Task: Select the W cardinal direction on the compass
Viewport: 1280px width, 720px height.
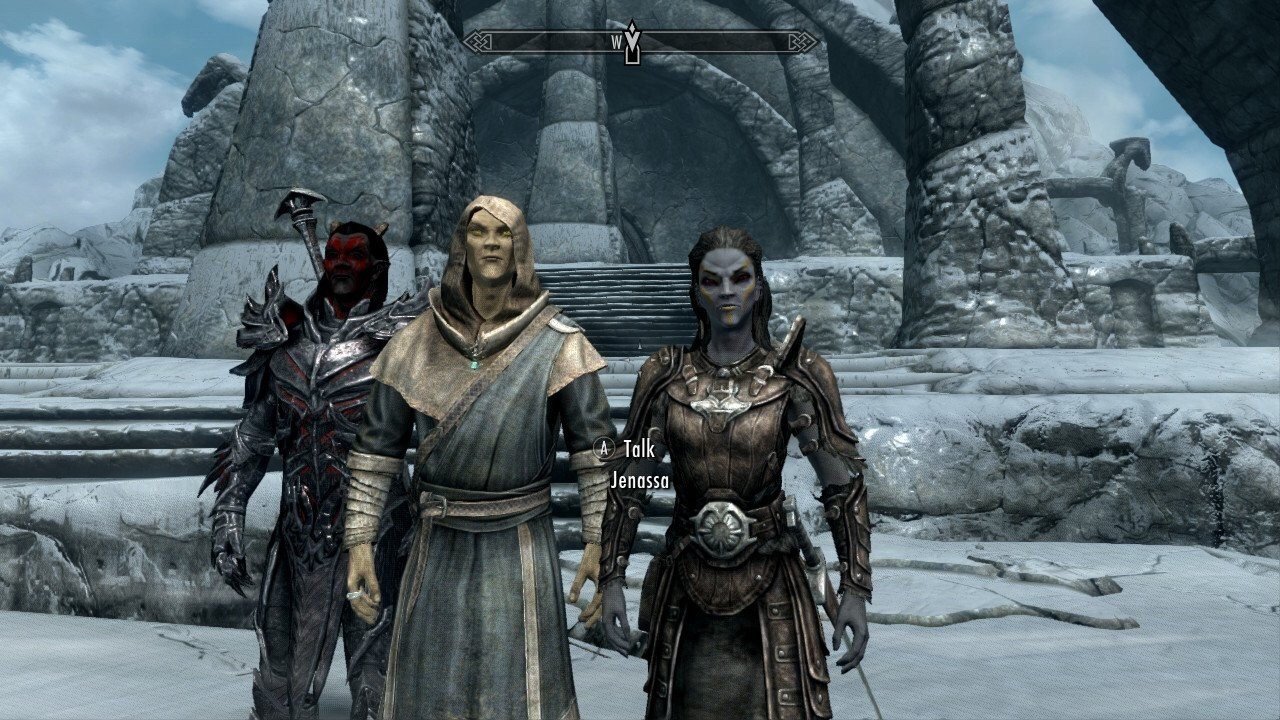Action: tap(616, 43)
